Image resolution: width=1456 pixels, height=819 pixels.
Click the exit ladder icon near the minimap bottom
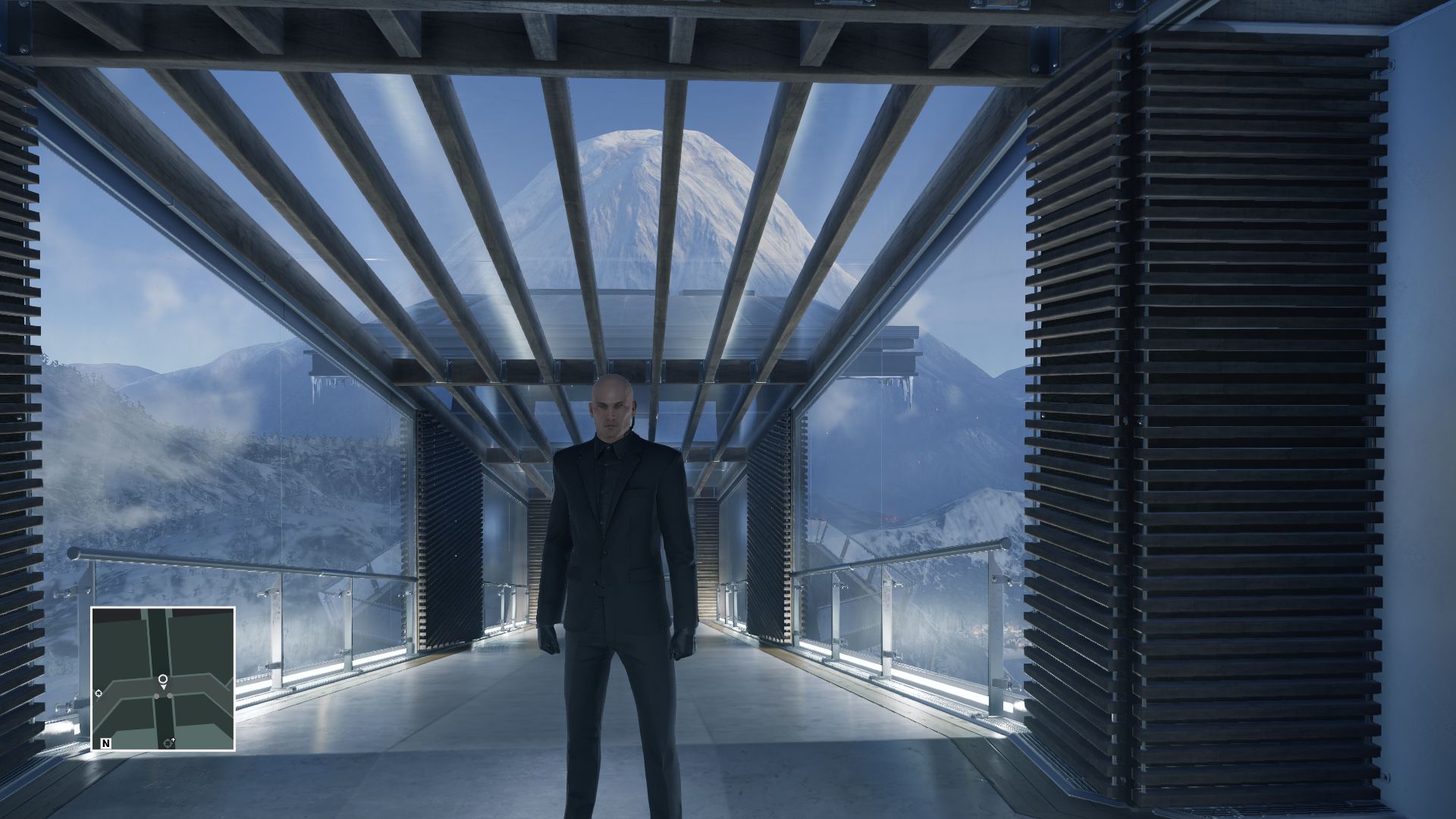pyautogui.click(x=168, y=743)
